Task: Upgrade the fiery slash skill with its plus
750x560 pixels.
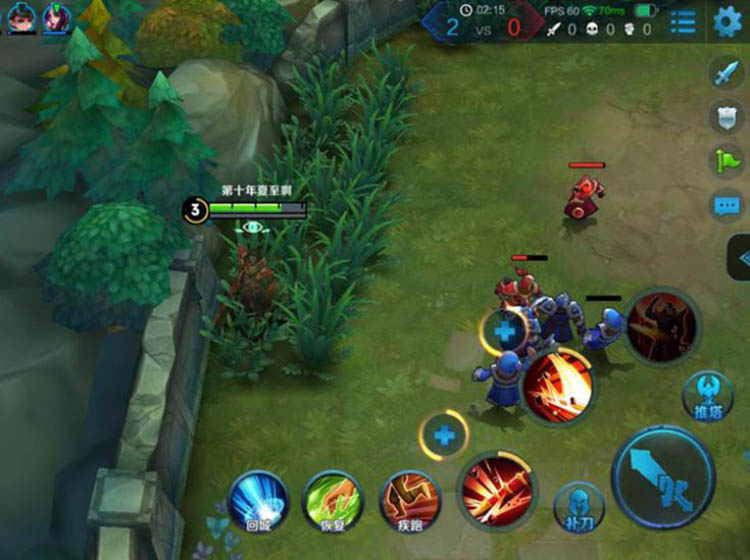Action: click(505, 333)
